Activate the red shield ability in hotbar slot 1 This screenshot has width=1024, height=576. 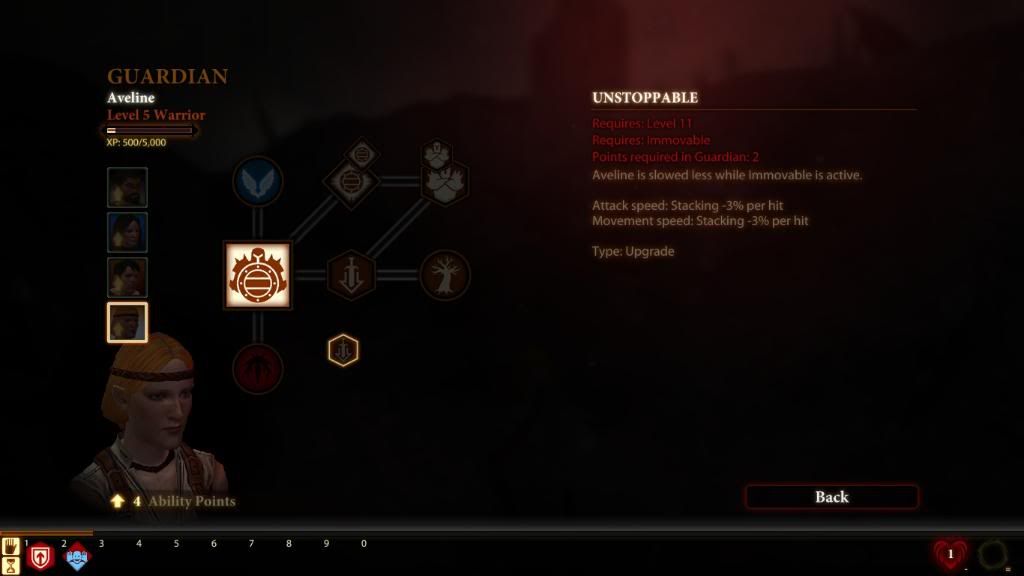(x=40, y=557)
